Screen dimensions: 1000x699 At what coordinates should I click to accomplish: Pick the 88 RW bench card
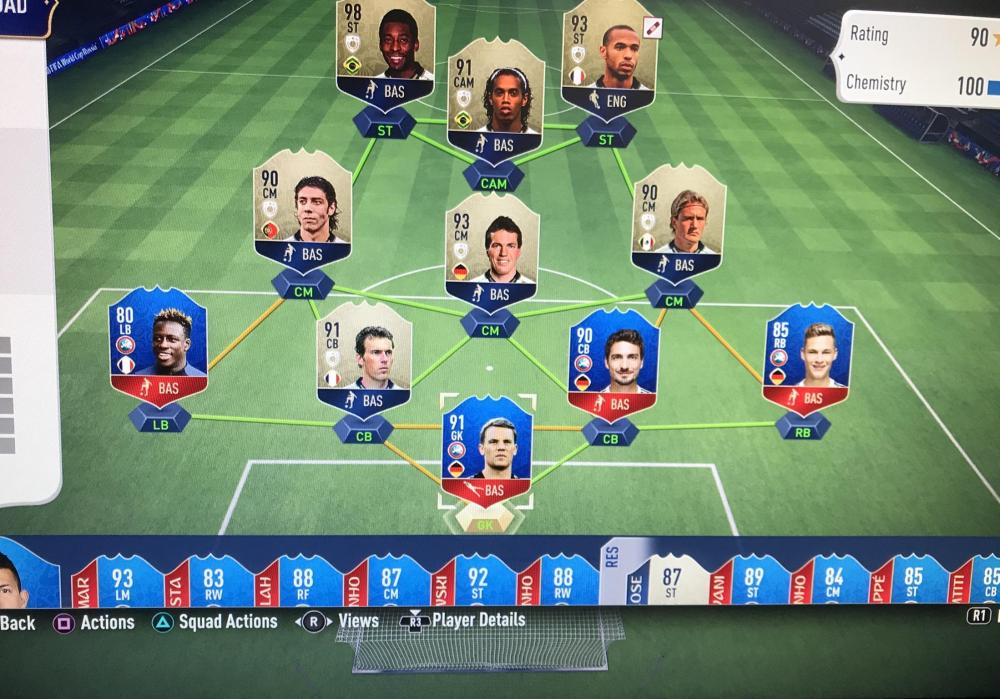click(x=562, y=581)
